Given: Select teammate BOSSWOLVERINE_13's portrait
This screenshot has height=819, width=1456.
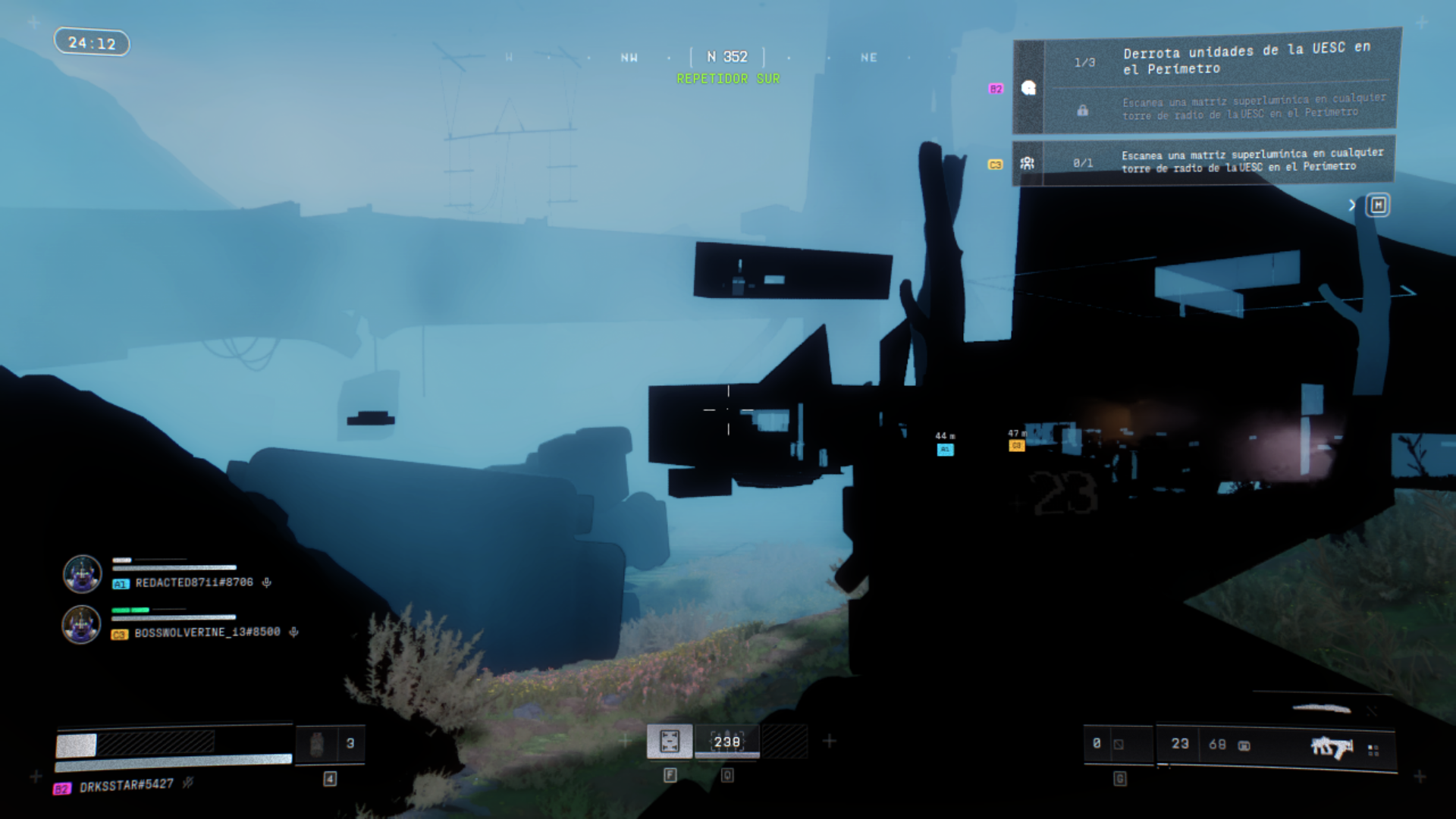Looking at the screenshot, I should click(x=81, y=625).
